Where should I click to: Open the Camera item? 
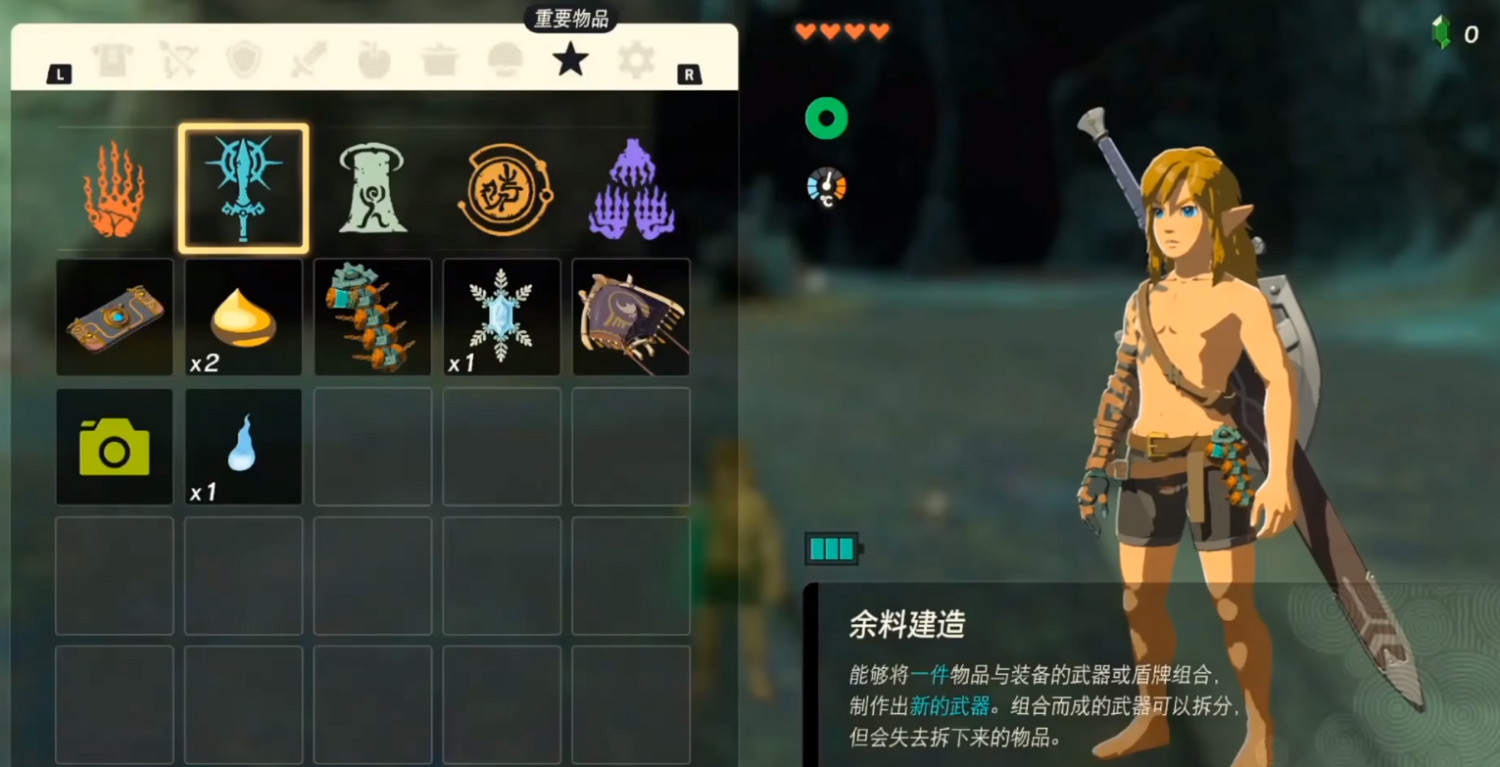click(114, 447)
